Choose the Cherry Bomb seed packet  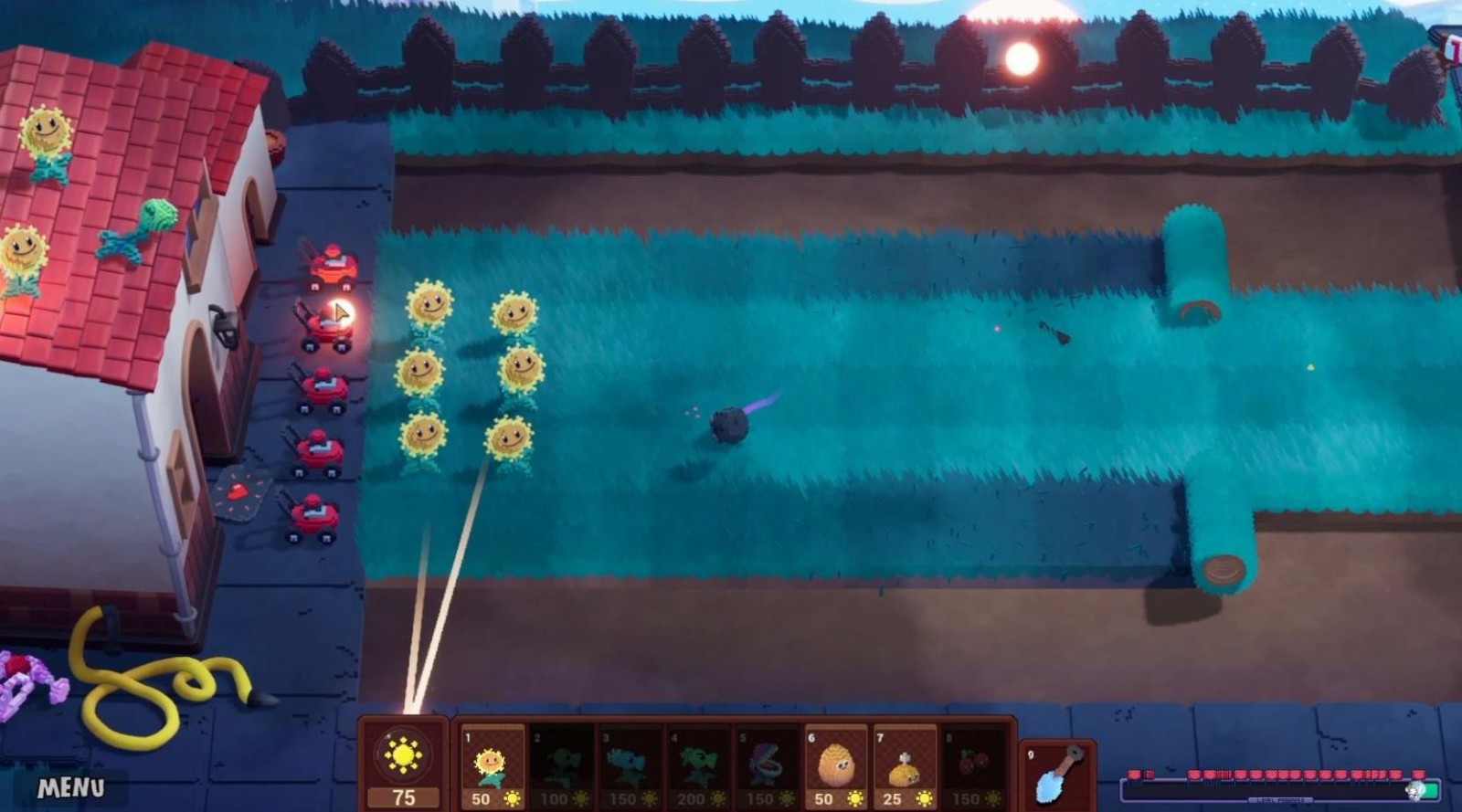972,767
